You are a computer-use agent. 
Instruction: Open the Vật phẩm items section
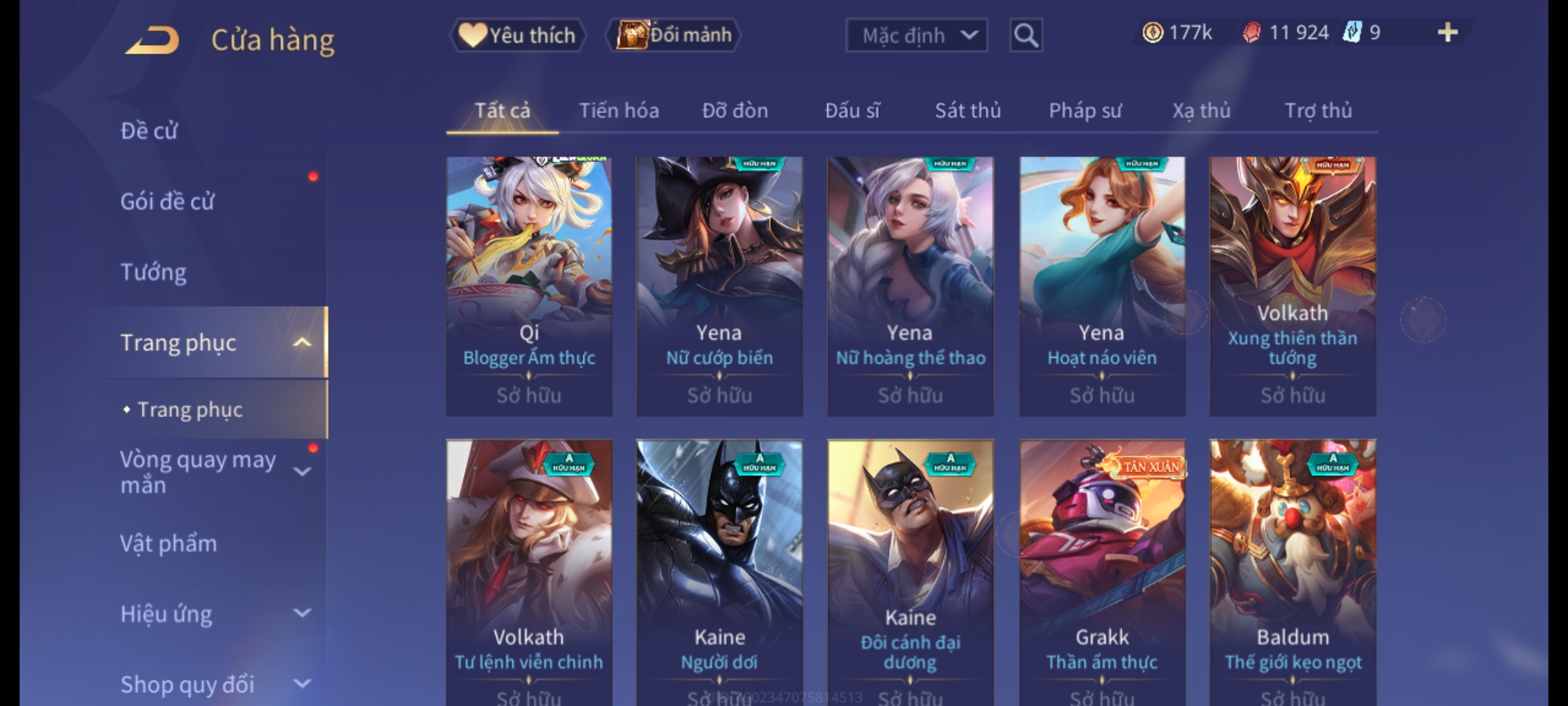tap(169, 544)
